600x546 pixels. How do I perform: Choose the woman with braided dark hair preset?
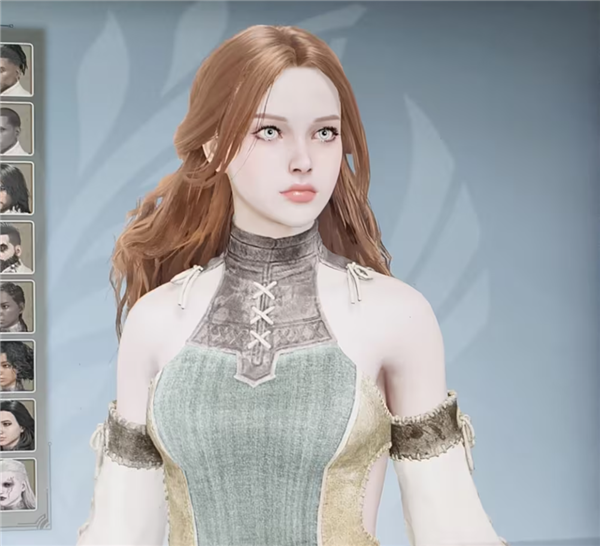tap(15, 306)
